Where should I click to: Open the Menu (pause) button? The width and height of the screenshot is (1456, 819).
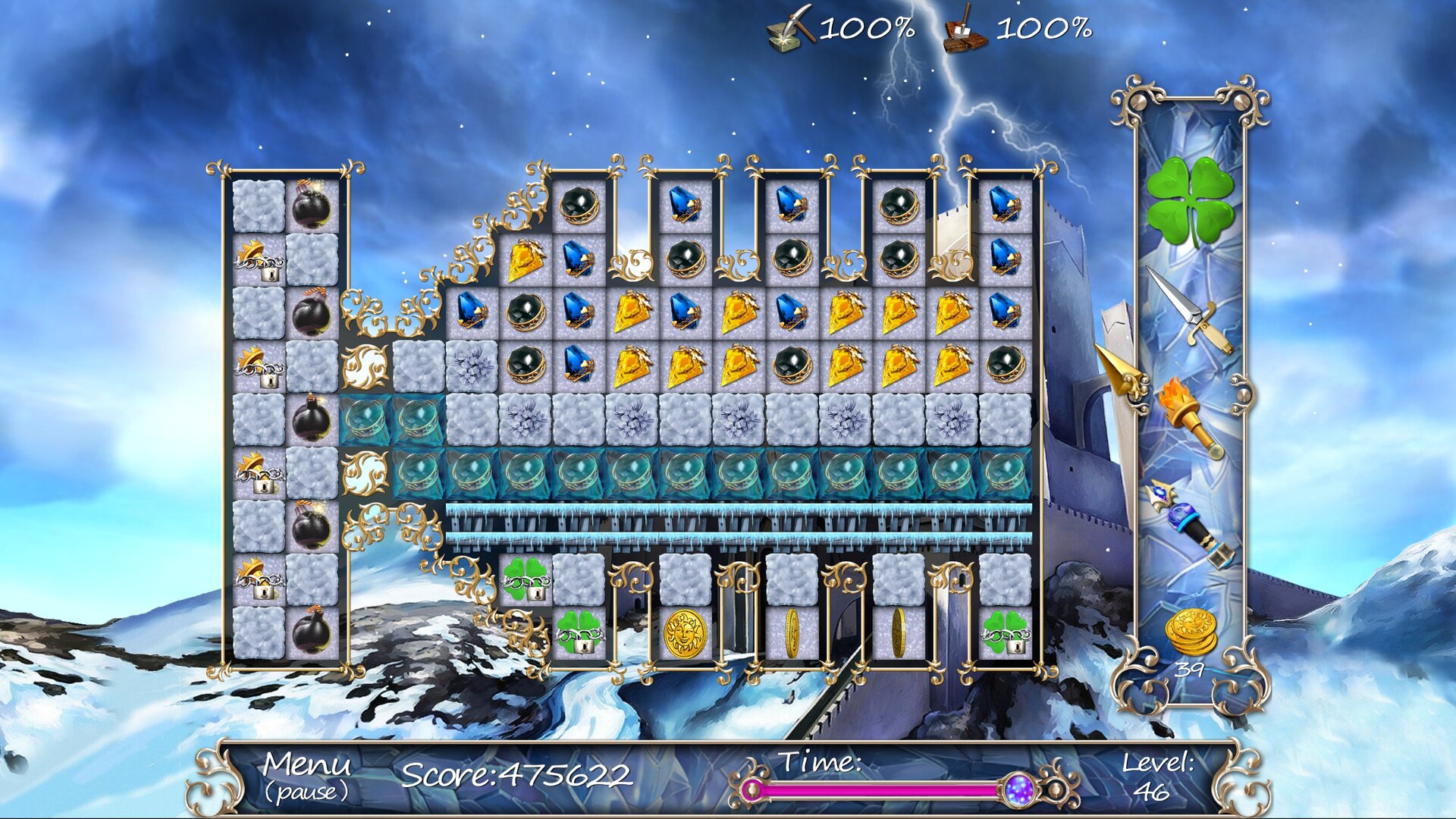click(x=306, y=776)
